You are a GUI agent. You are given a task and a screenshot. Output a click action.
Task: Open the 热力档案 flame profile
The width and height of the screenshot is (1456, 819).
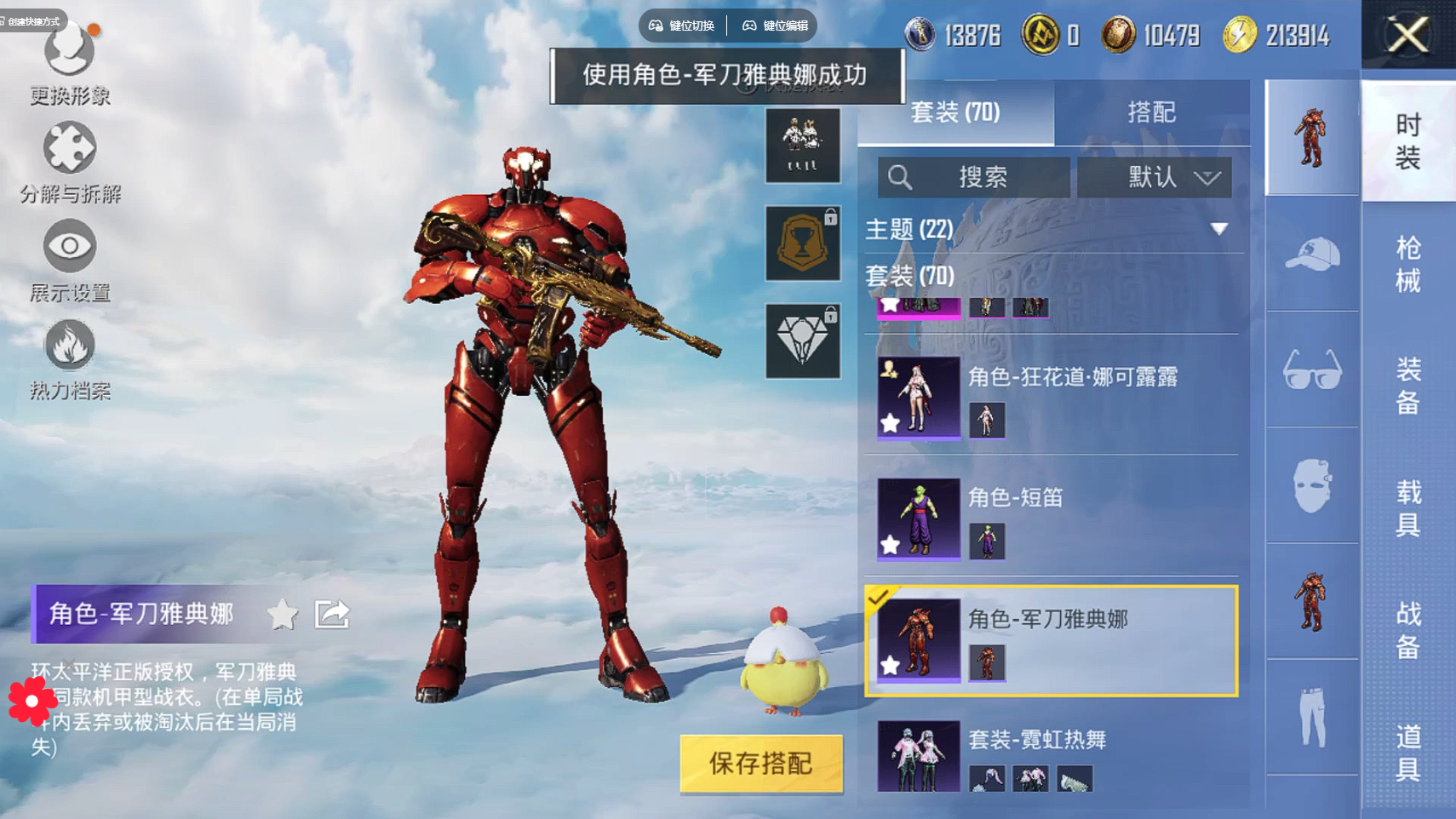[70, 359]
